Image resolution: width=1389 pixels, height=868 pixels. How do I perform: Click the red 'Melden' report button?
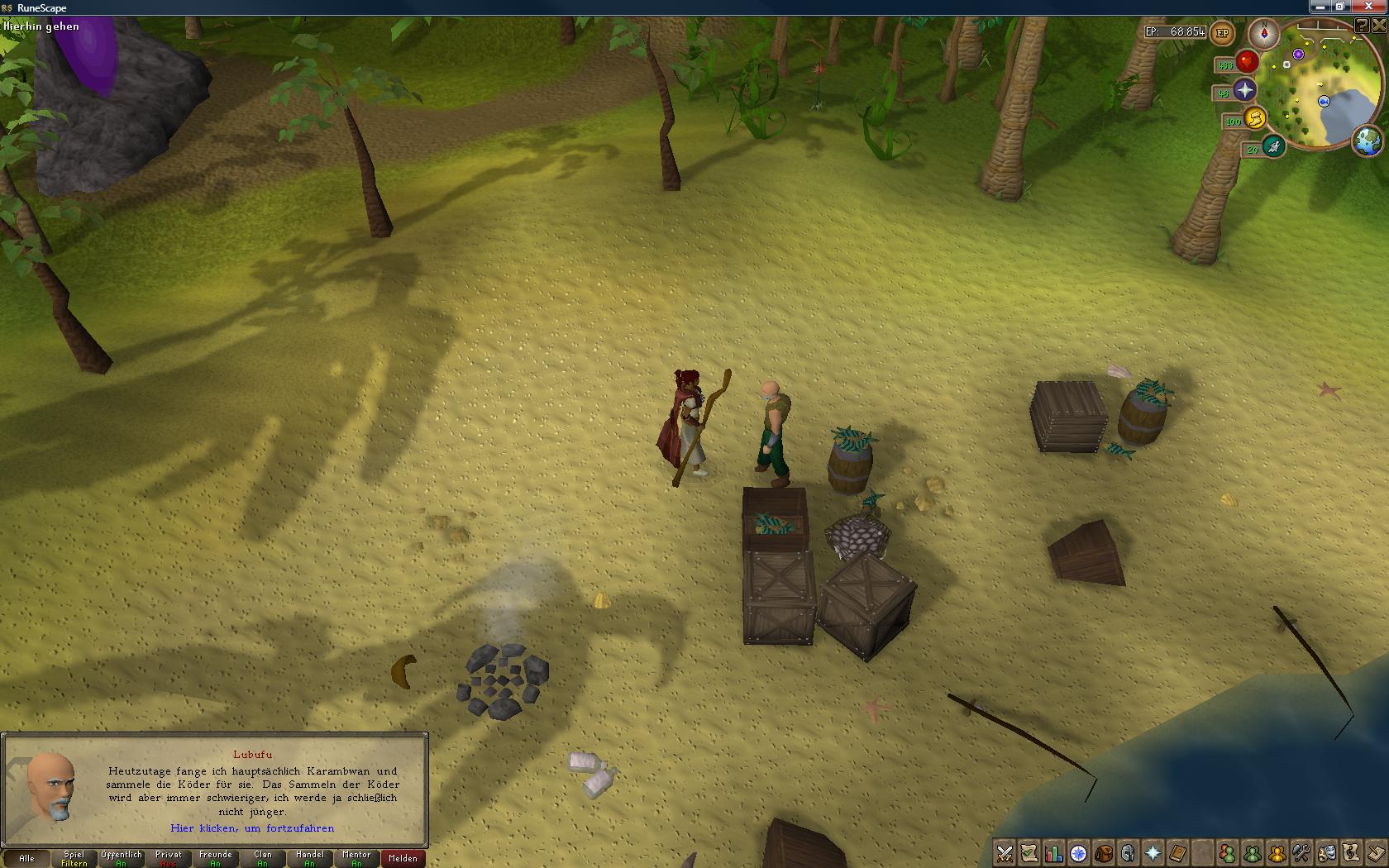coord(403,858)
